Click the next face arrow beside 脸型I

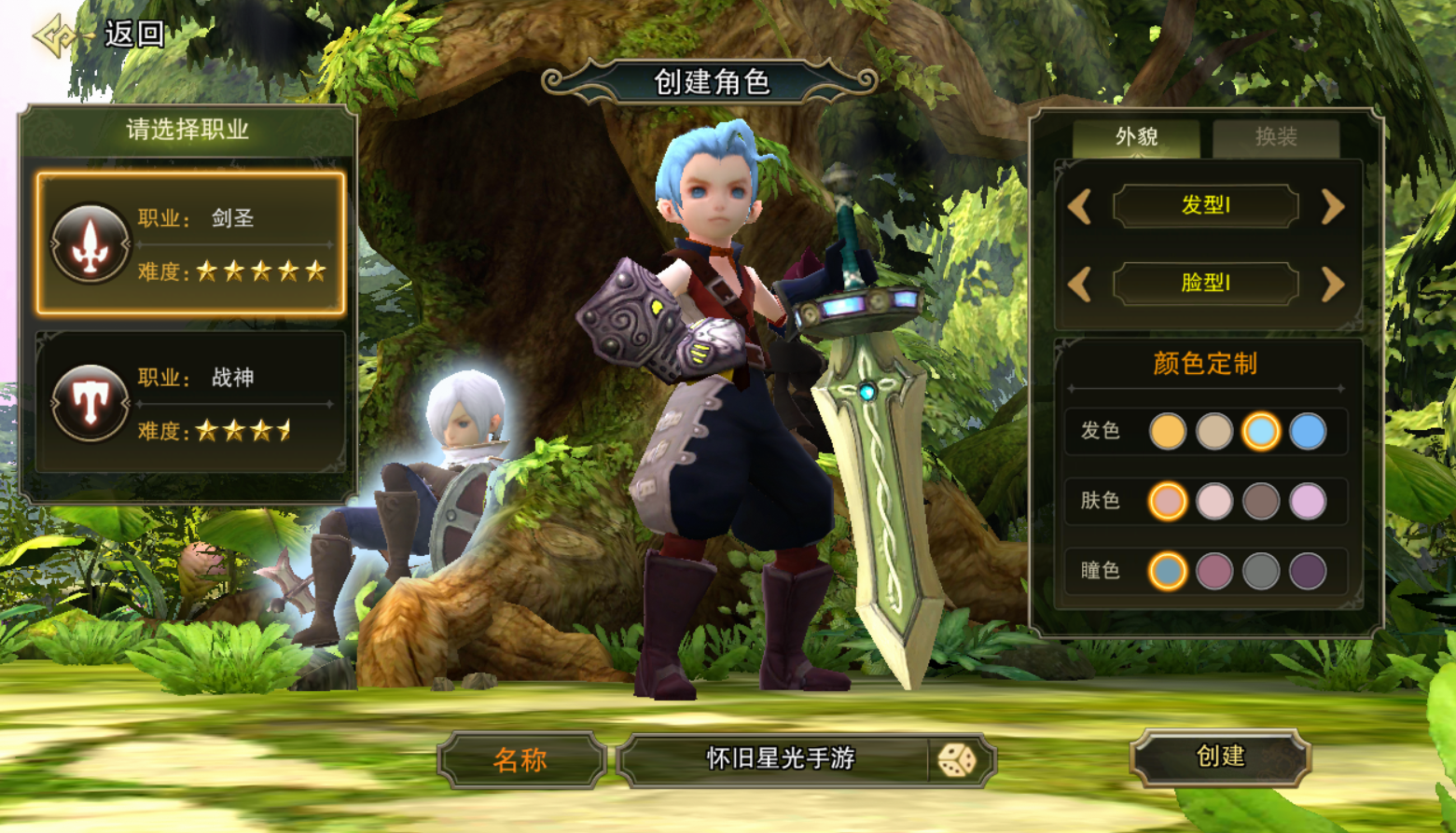pyautogui.click(x=1332, y=284)
